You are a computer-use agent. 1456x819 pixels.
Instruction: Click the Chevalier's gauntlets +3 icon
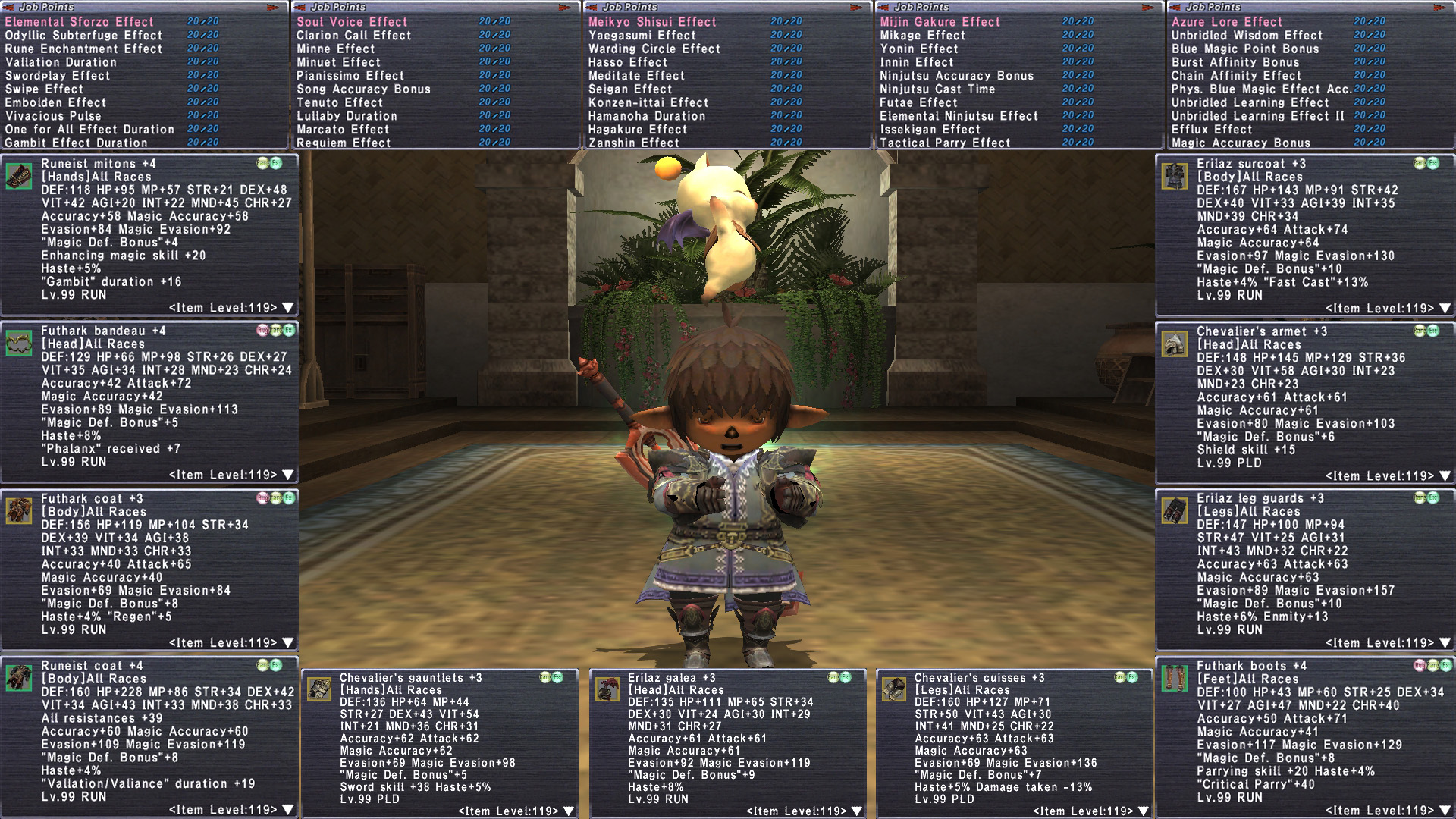319,689
